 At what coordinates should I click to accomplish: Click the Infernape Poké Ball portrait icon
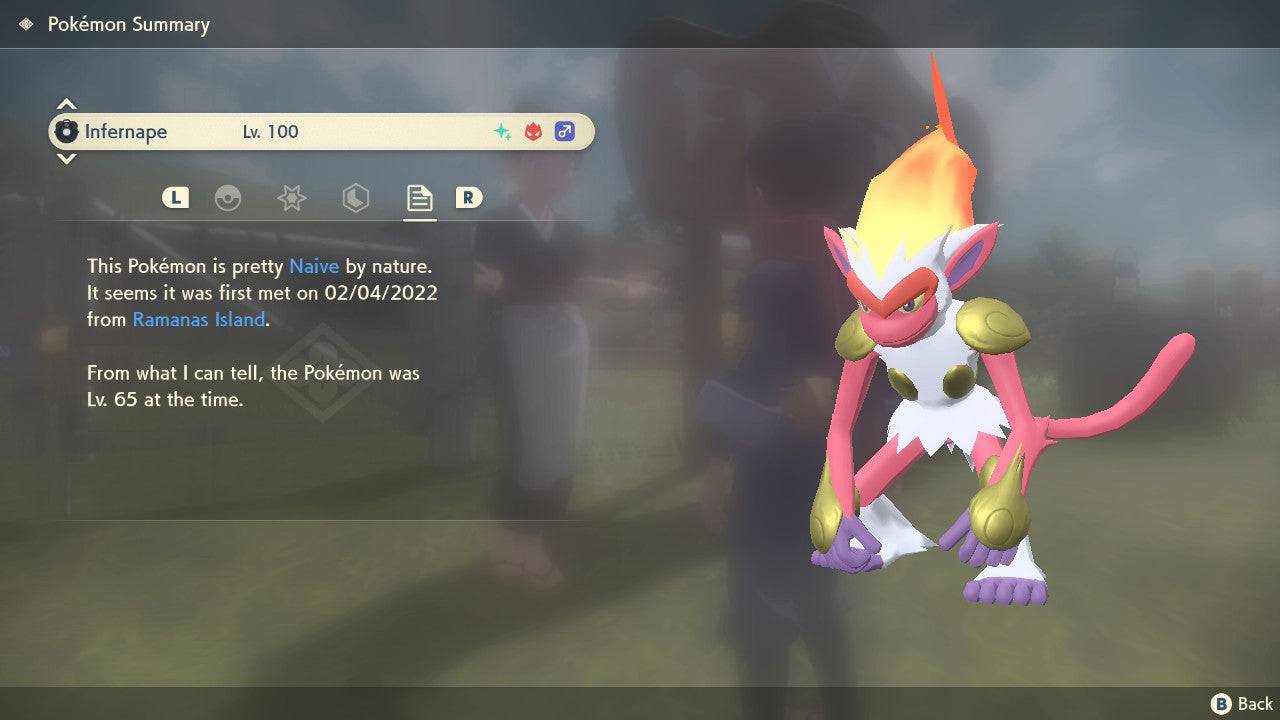68,131
